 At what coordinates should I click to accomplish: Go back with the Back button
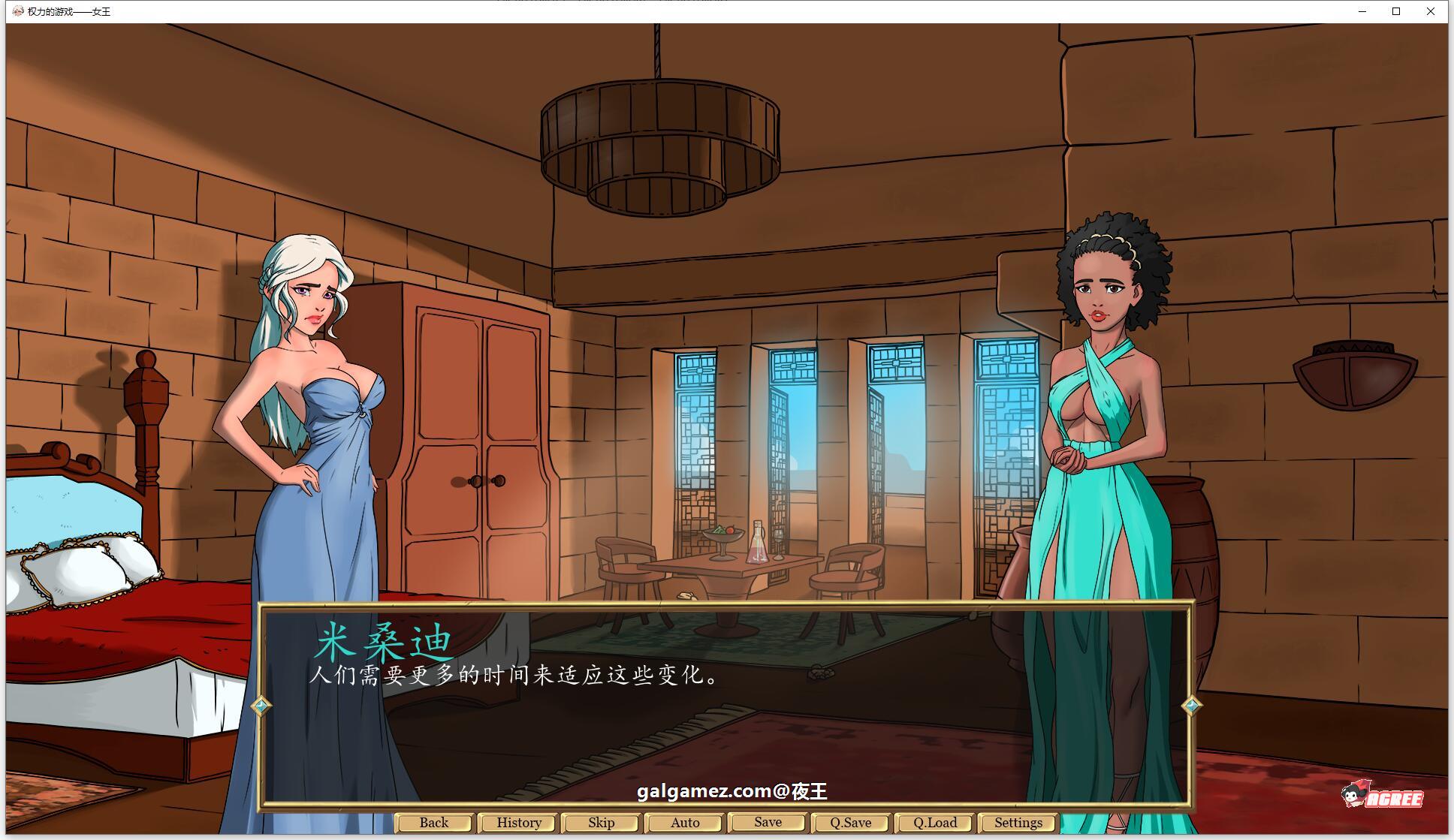(x=433, y=822)
